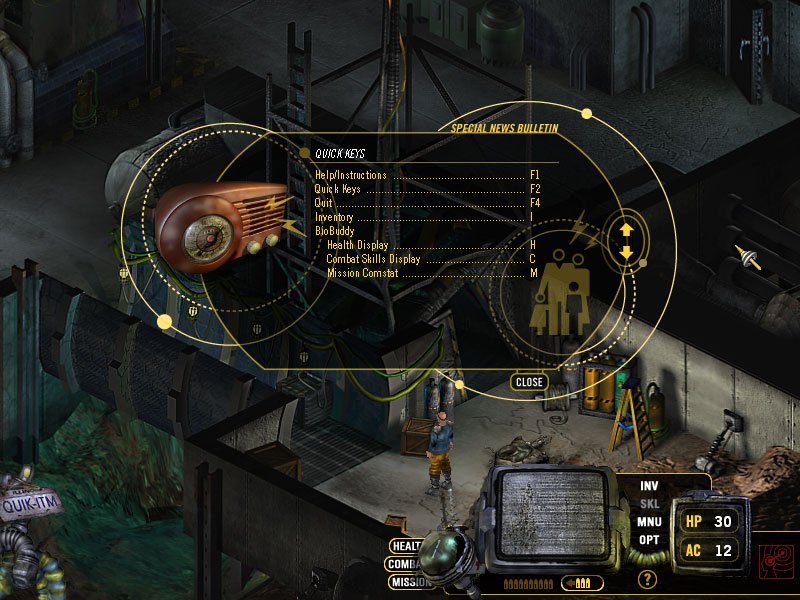
Task: Open the MNU menu button
Action: 650,521
